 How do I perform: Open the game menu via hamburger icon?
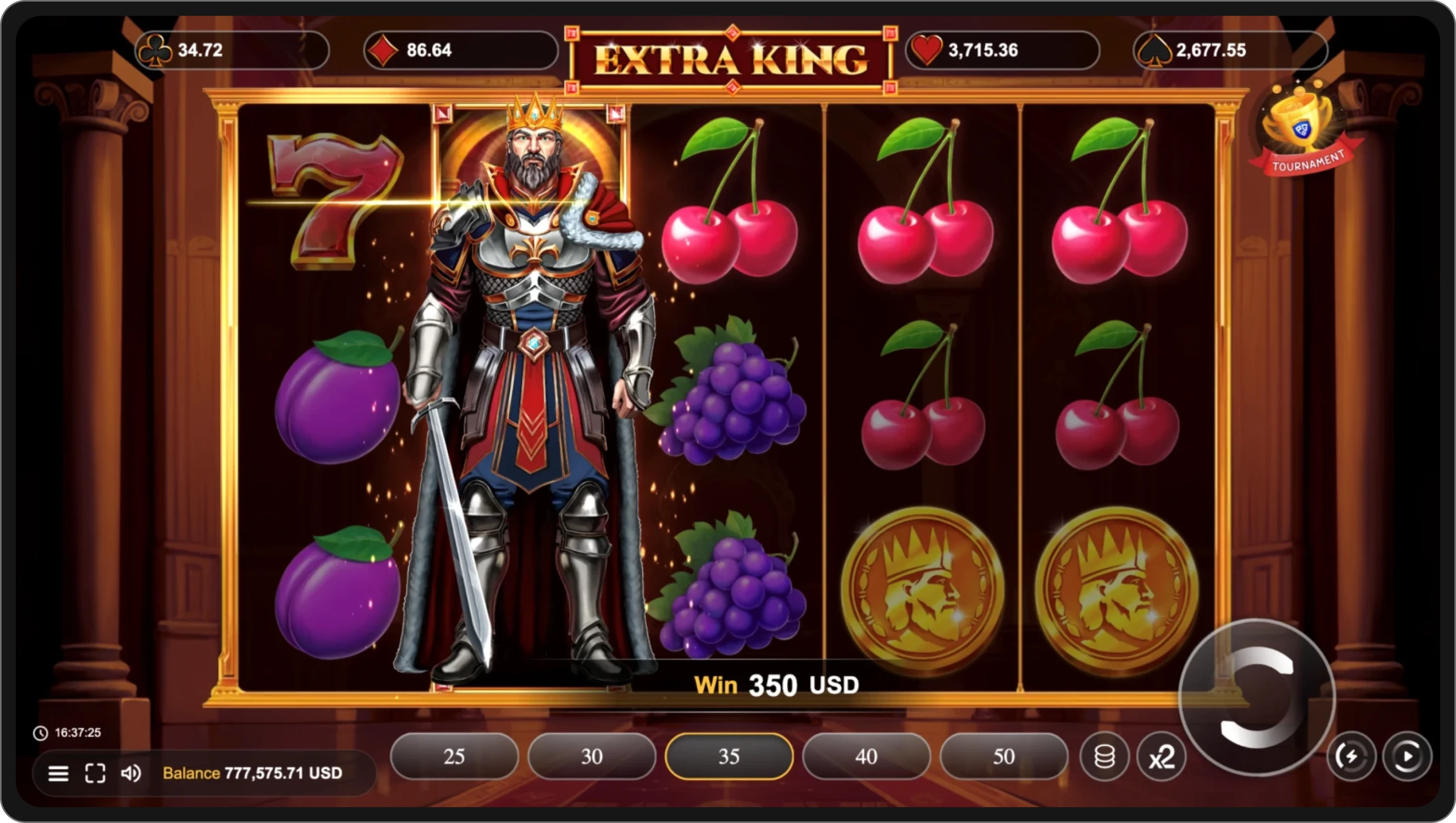pos(58,773)
